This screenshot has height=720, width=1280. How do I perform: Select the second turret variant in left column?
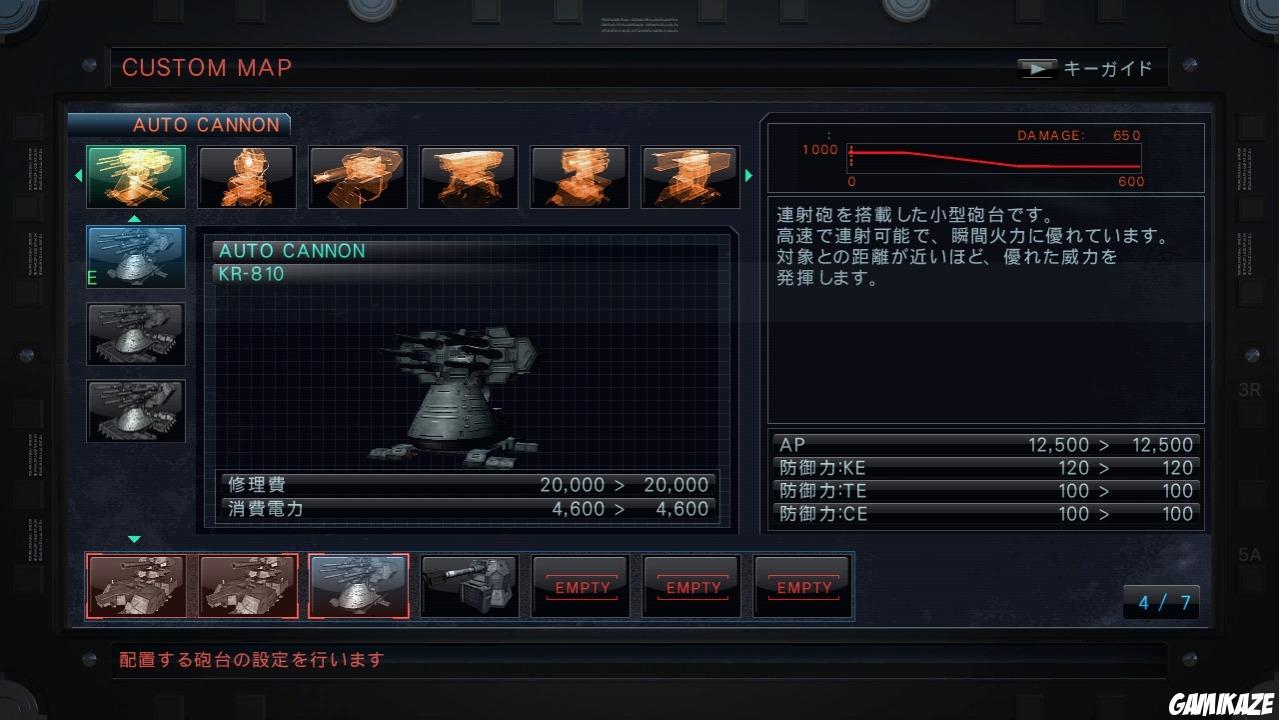point(135,334)
